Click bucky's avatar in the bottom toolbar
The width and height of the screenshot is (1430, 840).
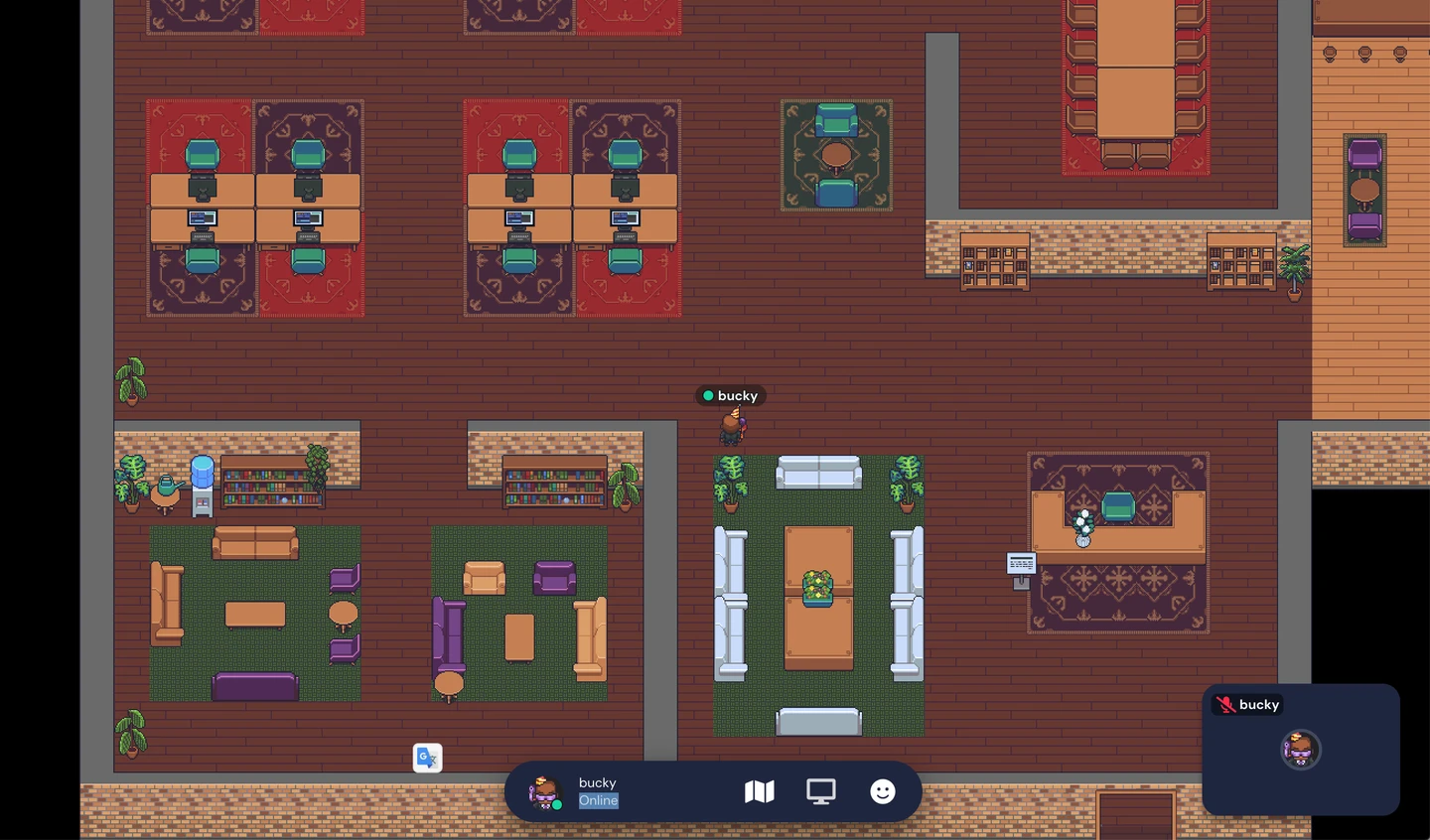[x=544, y=792]
